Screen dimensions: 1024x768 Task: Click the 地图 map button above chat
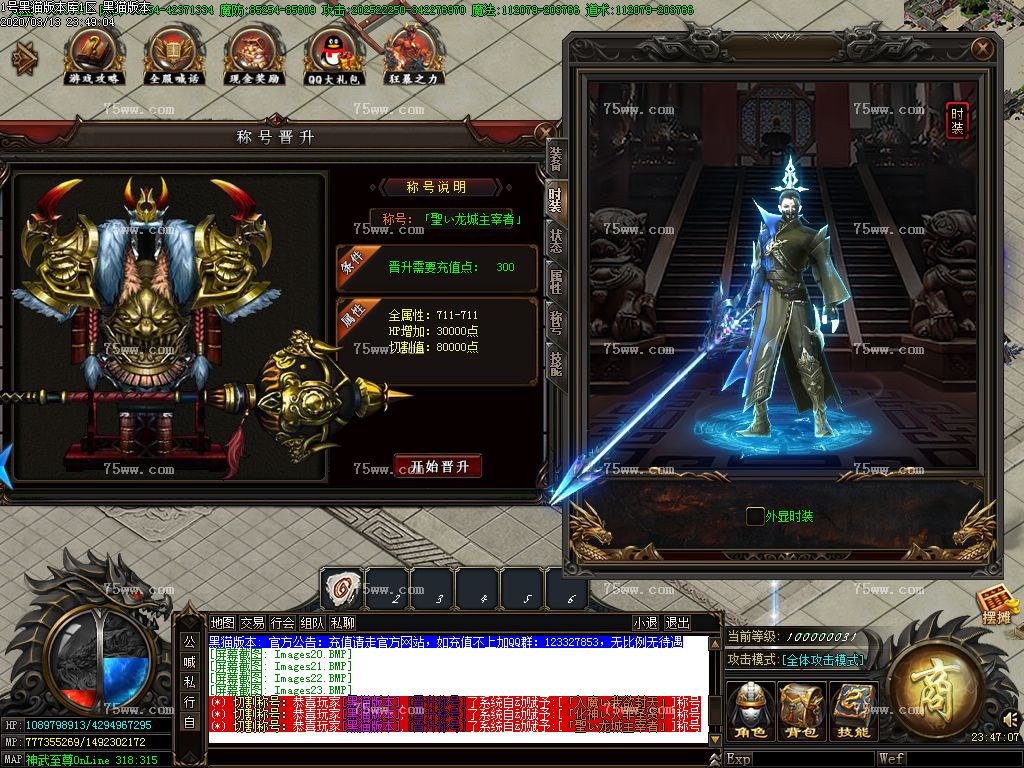223,623
